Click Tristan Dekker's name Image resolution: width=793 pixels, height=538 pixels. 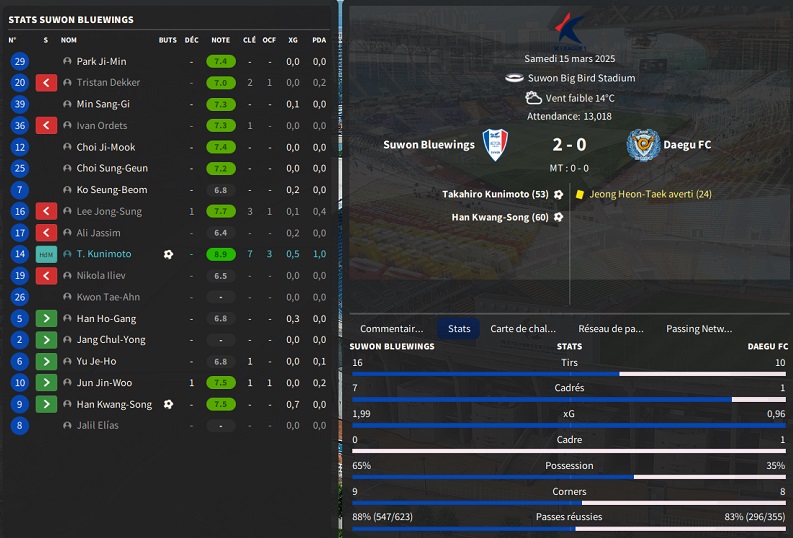(109, 83)
